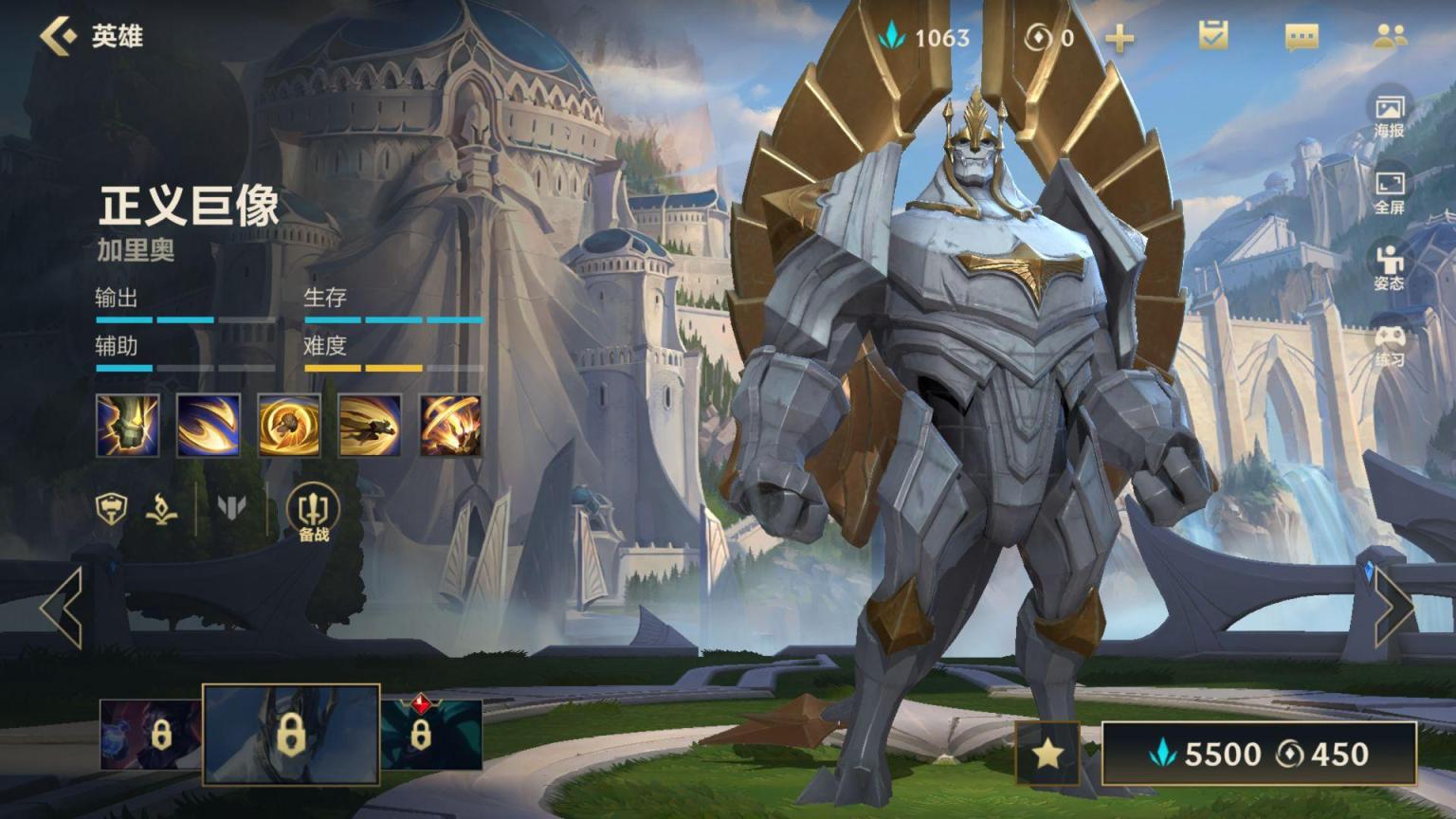Select the golden dash punch ability icon
This screenshot has height=819, width=1456.
click(x=370, y=426)
